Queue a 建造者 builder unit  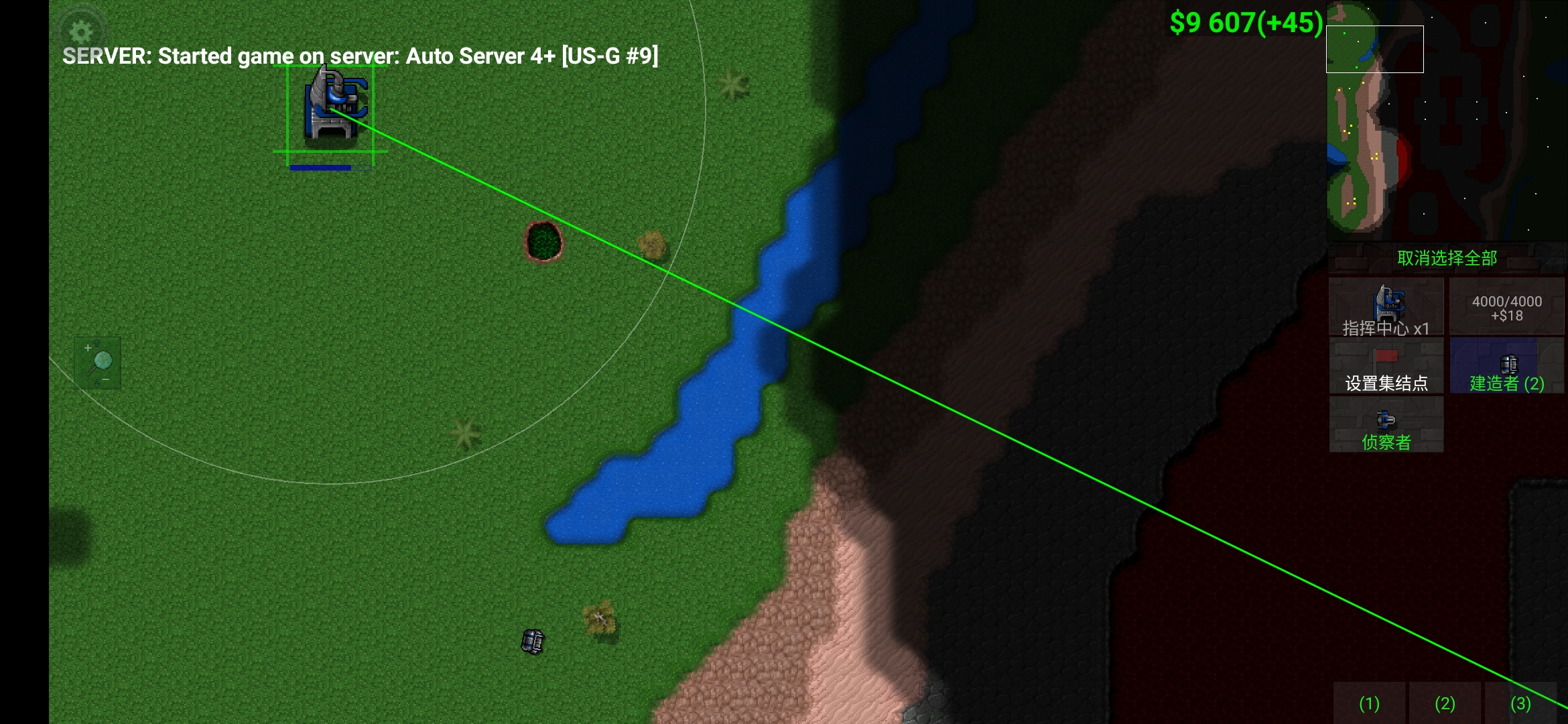pyautogui.click(x=1506, y=366)
